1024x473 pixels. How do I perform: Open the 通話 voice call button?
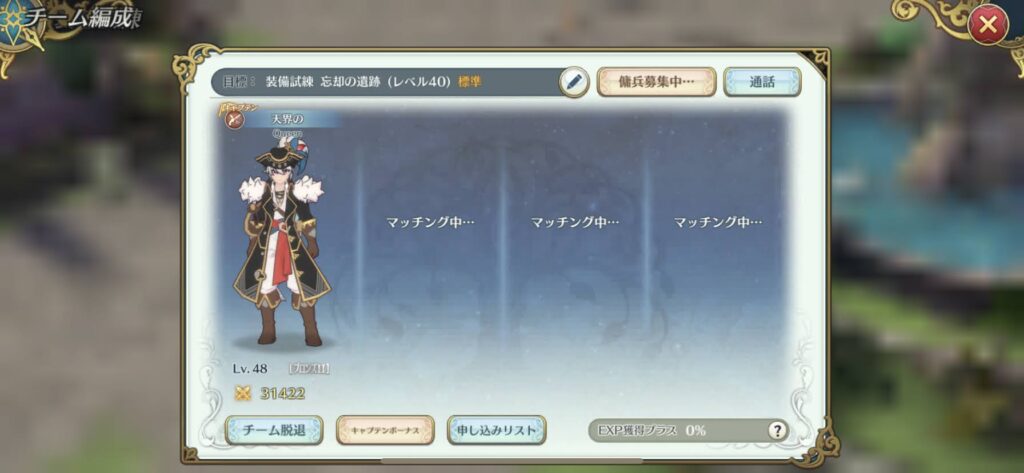click(762, 81)
